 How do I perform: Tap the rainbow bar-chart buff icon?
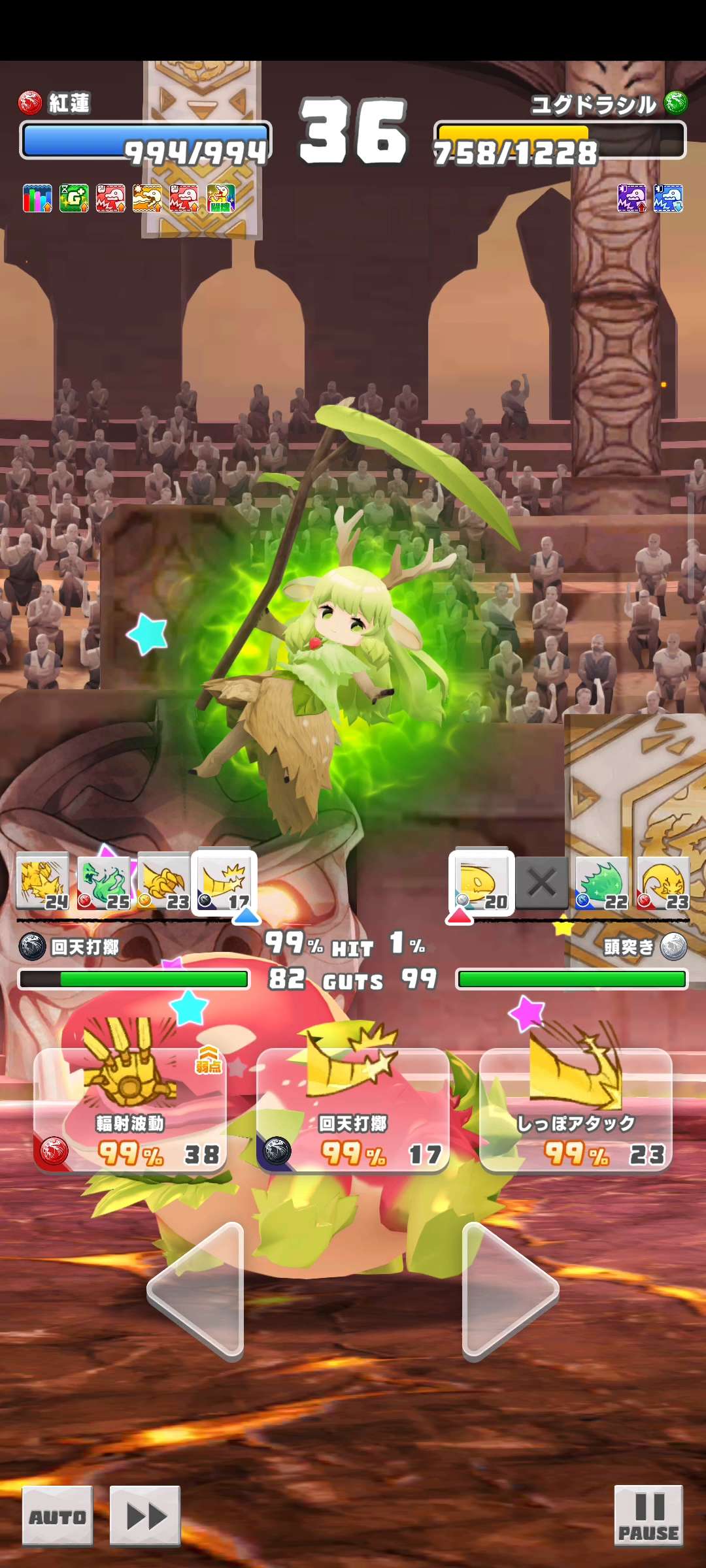click(37, 198)
